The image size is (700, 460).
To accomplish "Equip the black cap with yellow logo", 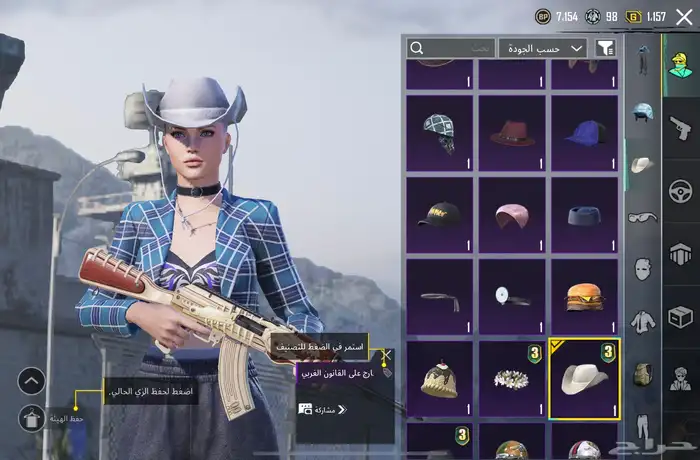I will [440, 215].
